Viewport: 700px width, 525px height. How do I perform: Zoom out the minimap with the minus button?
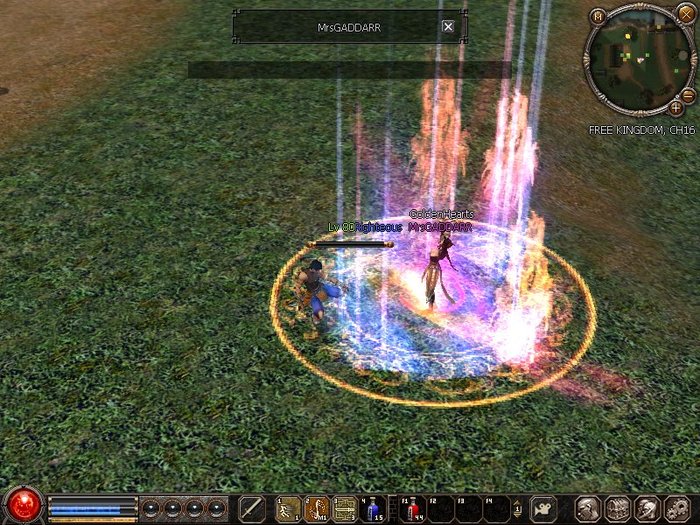click(x=687, y=94)
